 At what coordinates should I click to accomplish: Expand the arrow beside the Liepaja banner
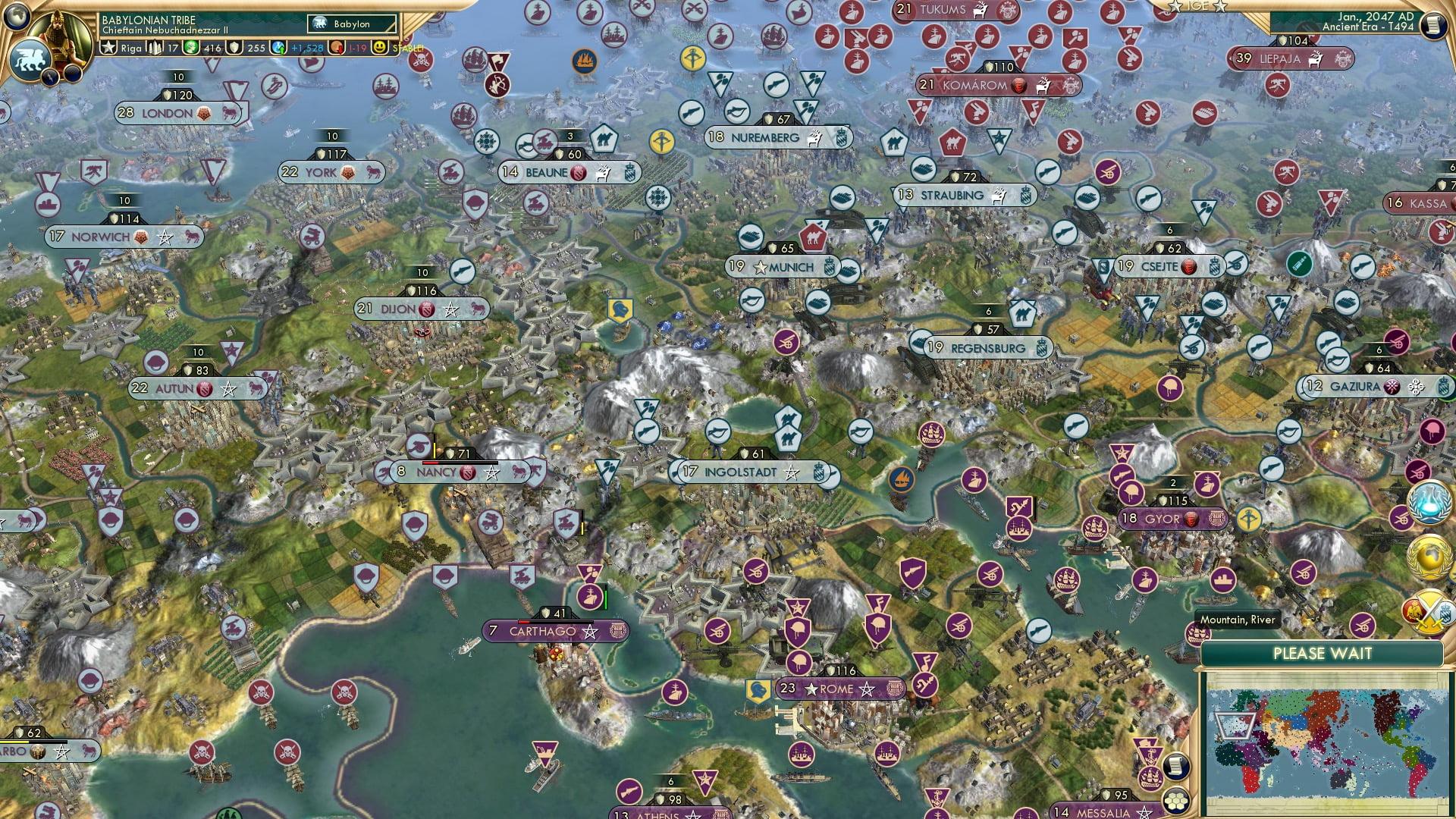(x=1230, y=59)
